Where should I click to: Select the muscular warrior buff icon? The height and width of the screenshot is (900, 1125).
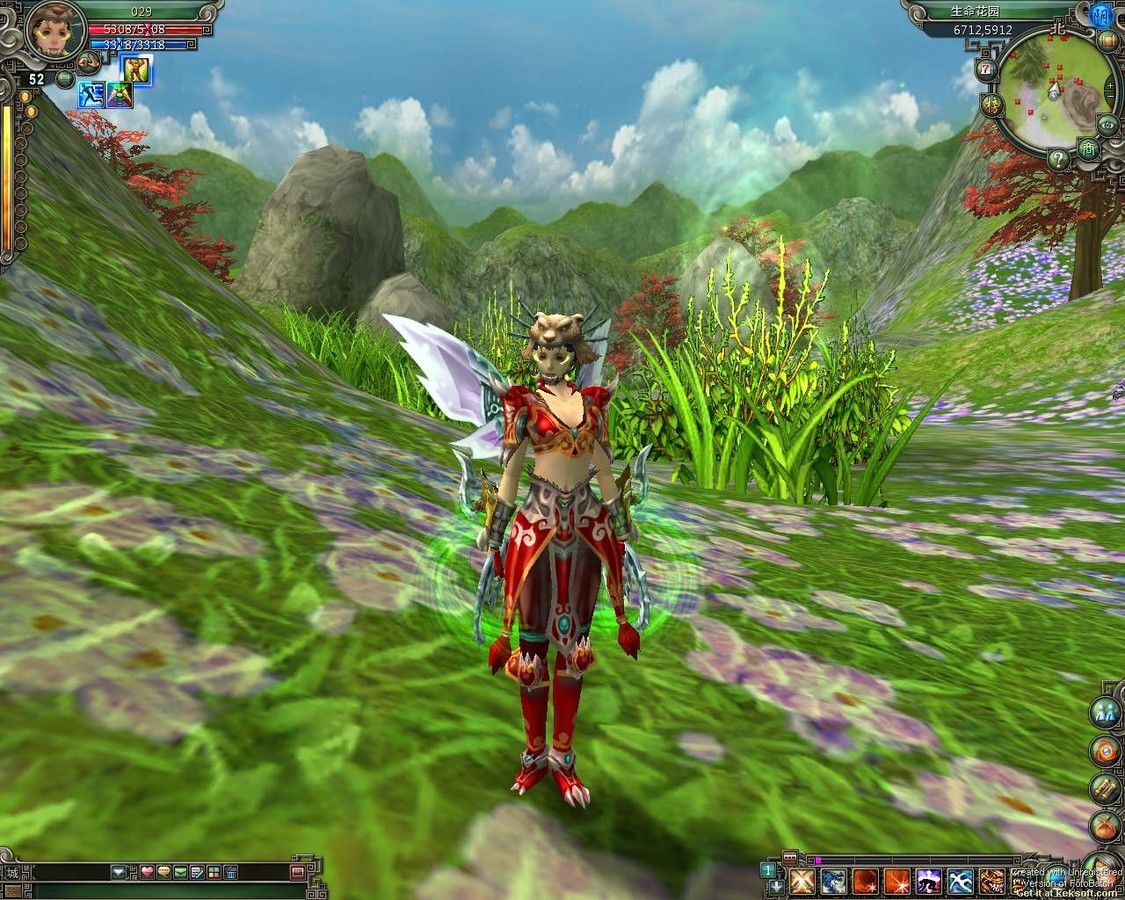[136, 70]
